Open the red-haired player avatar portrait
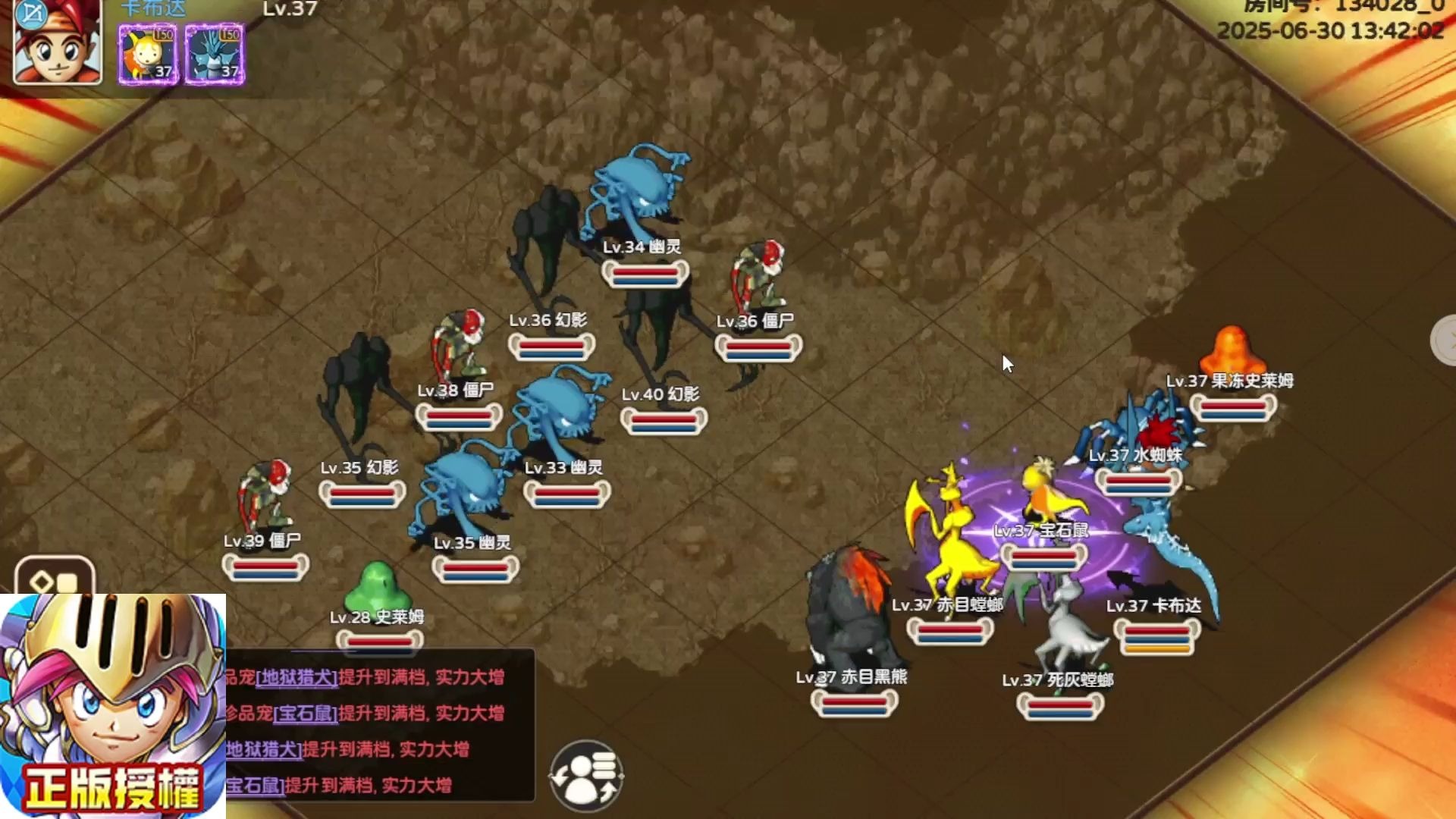 click(58, 42)
